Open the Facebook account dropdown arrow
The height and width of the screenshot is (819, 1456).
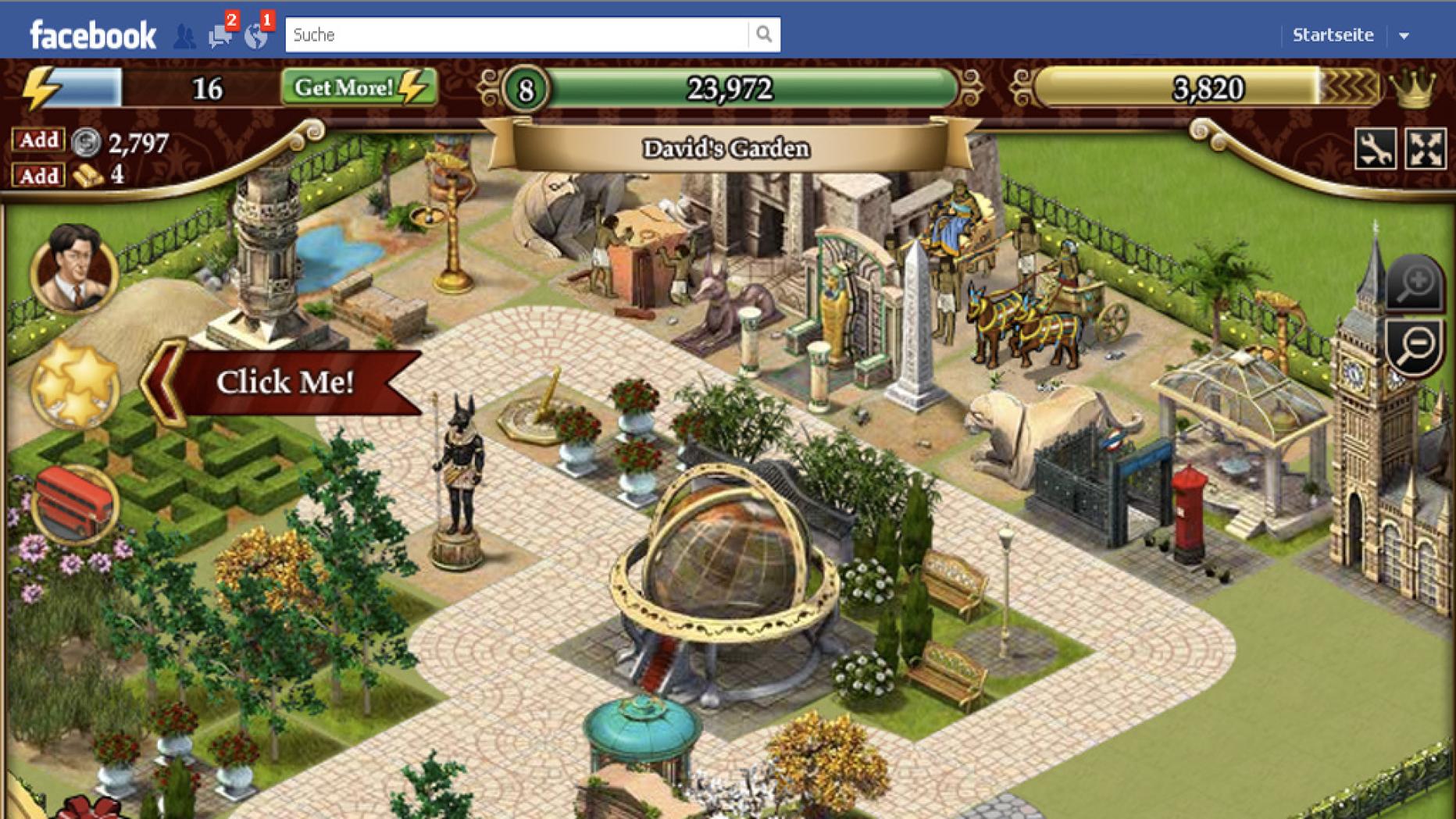(1404, 36)
